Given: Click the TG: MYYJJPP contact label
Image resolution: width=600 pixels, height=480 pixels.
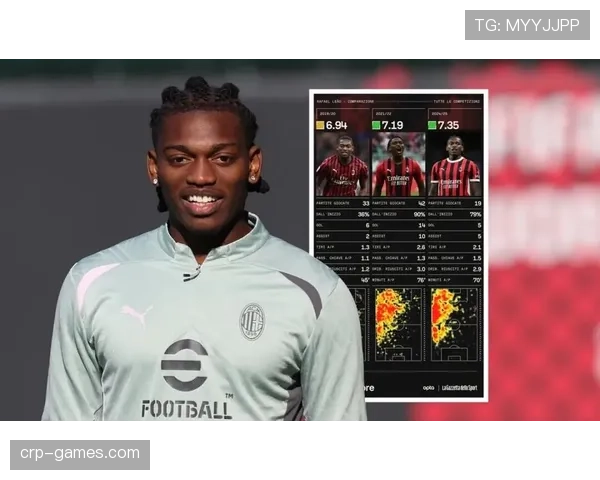Looking at the screenshot, I should point(526,25).
